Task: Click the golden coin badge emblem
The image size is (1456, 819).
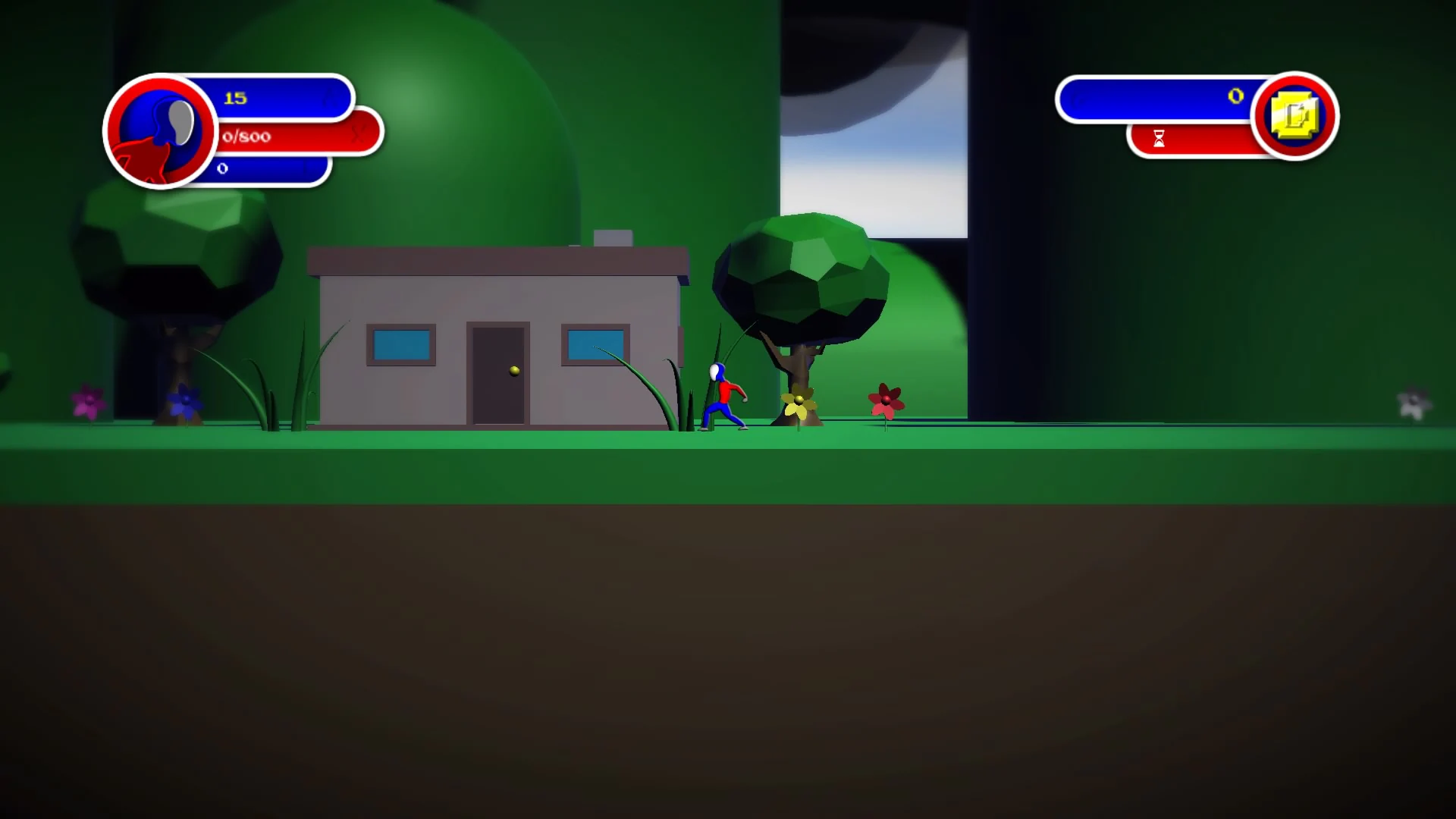Action: (1294, 115)
